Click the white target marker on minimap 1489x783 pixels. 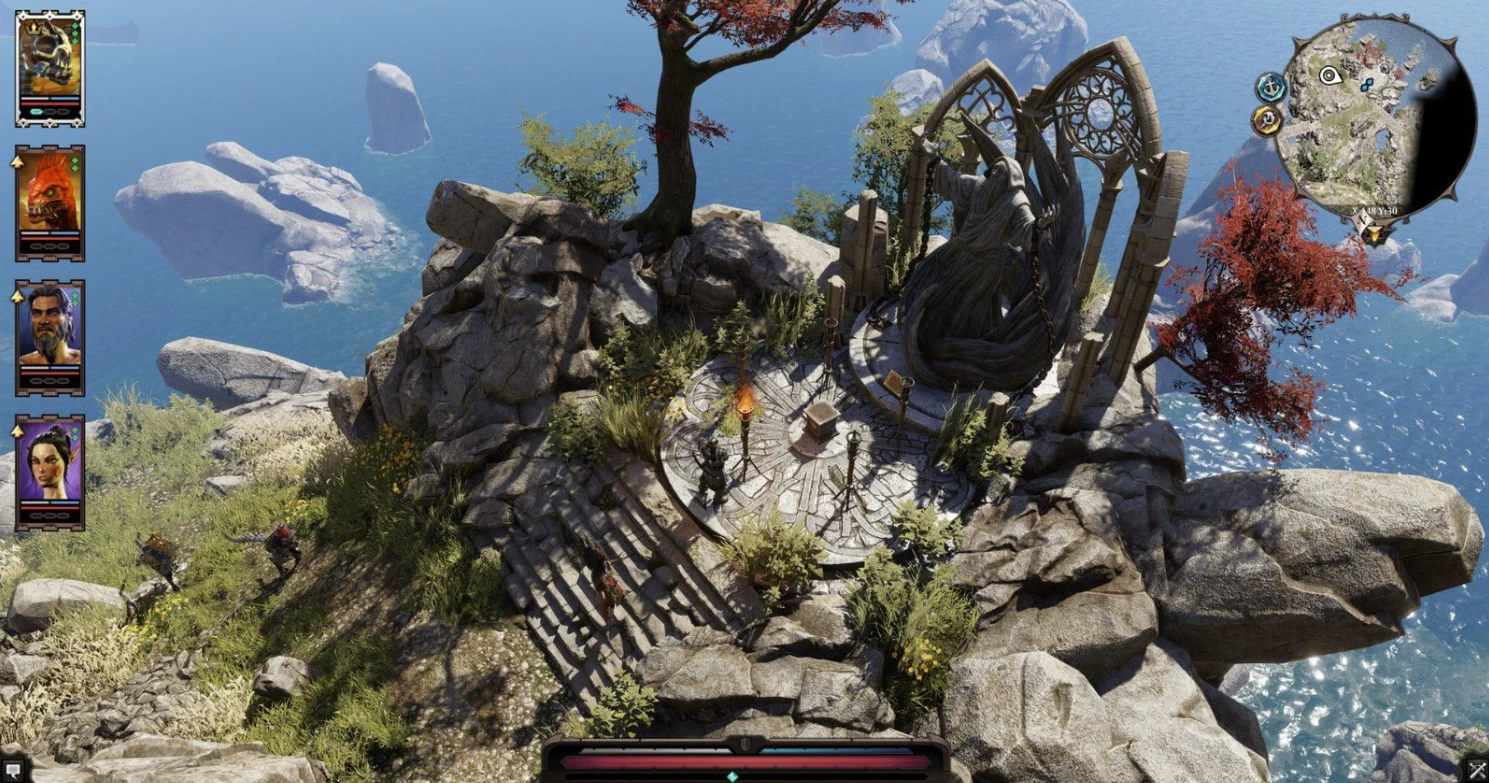point(1329,75)
